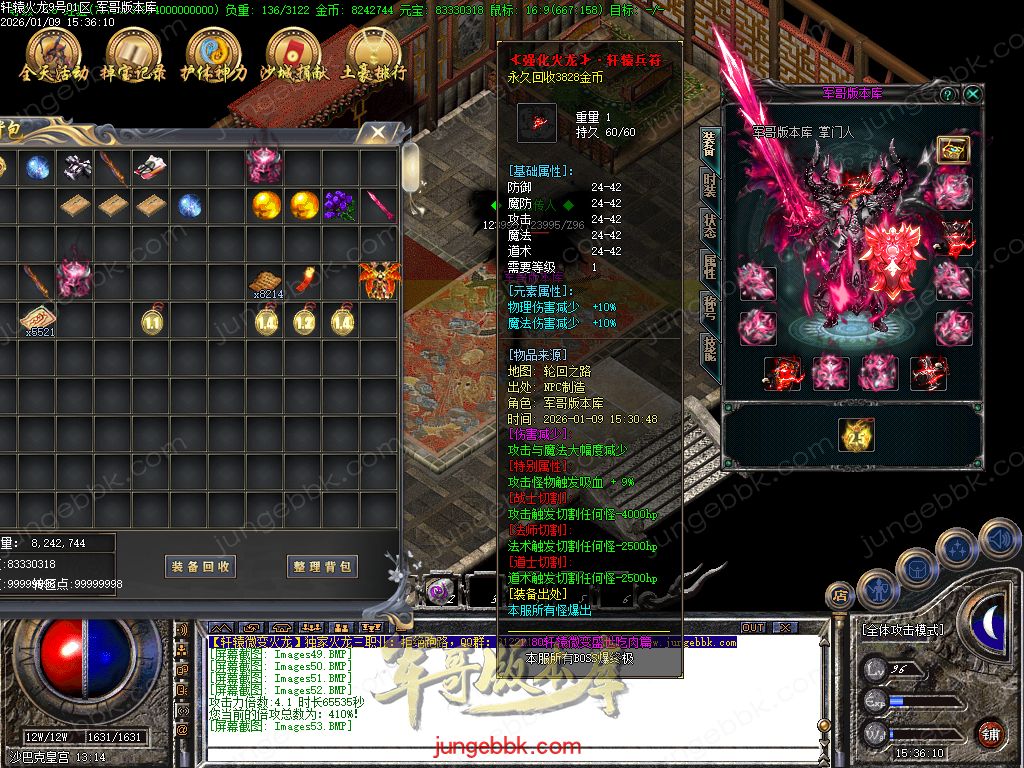Open the 沙城捐献 red envelope icon
Screen dimensions: 1024x768
(x=291, y=55)
